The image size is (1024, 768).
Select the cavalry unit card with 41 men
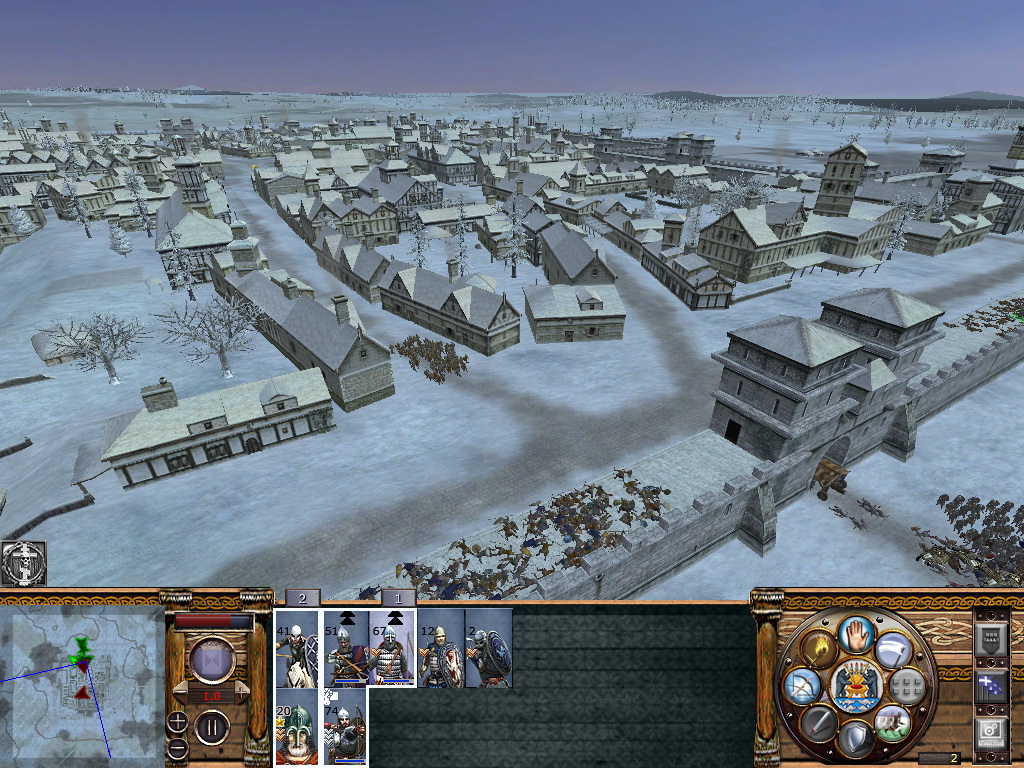point(297,648)
